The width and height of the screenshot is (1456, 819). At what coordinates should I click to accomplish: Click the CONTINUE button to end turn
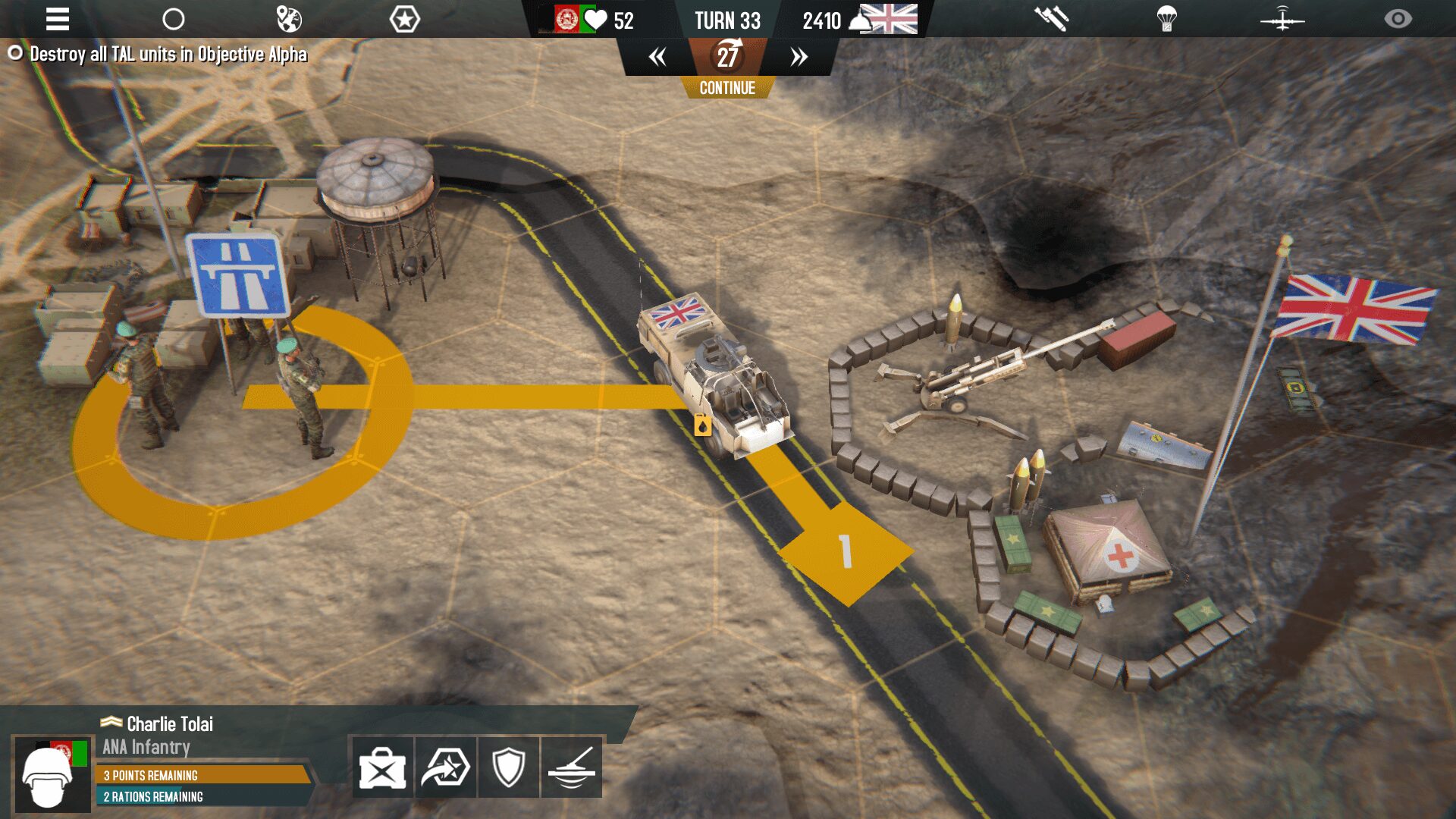tap(727, 88)
